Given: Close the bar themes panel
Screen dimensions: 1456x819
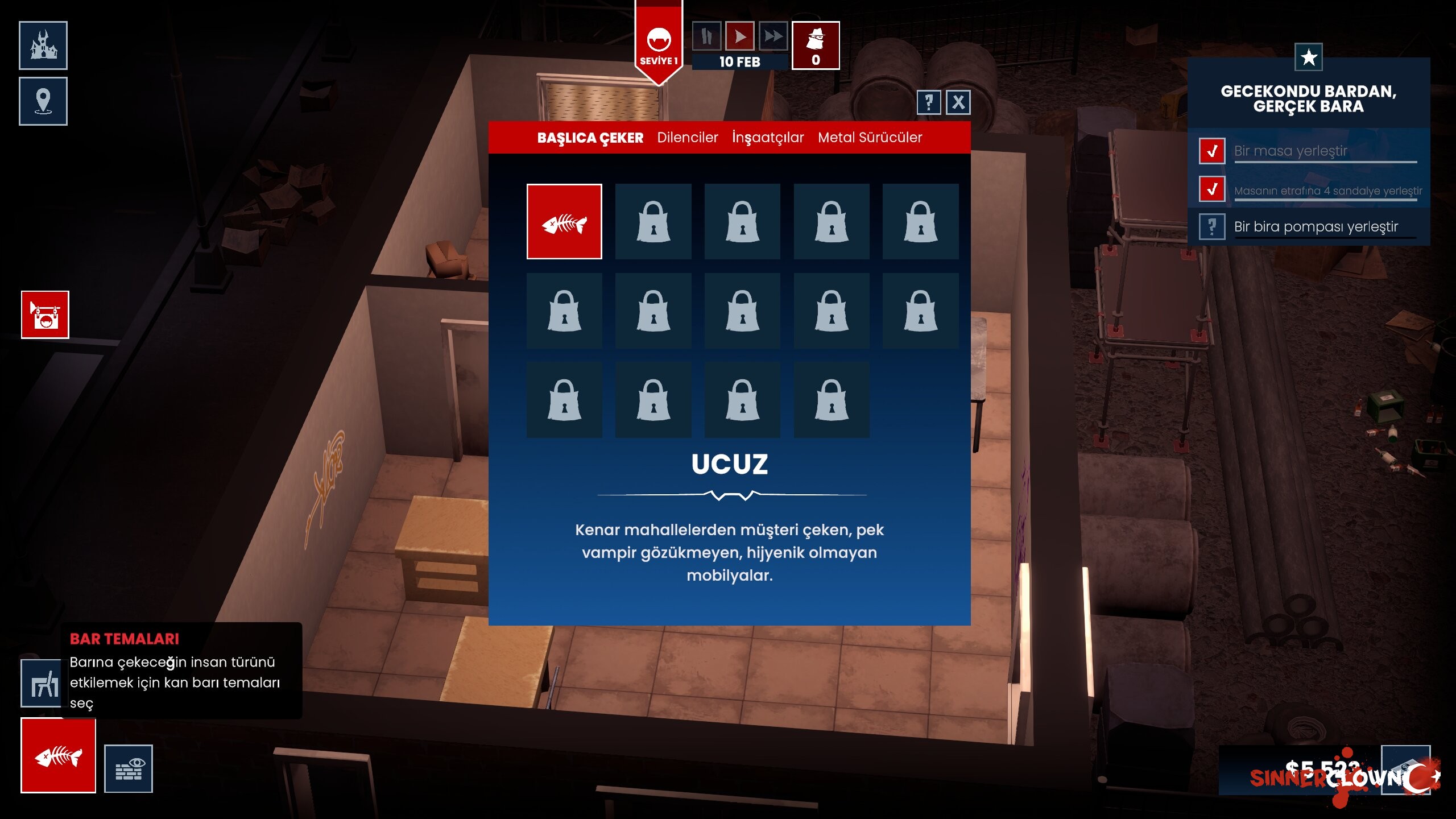Looking at the screenshot, I should (x=958, y=102).
